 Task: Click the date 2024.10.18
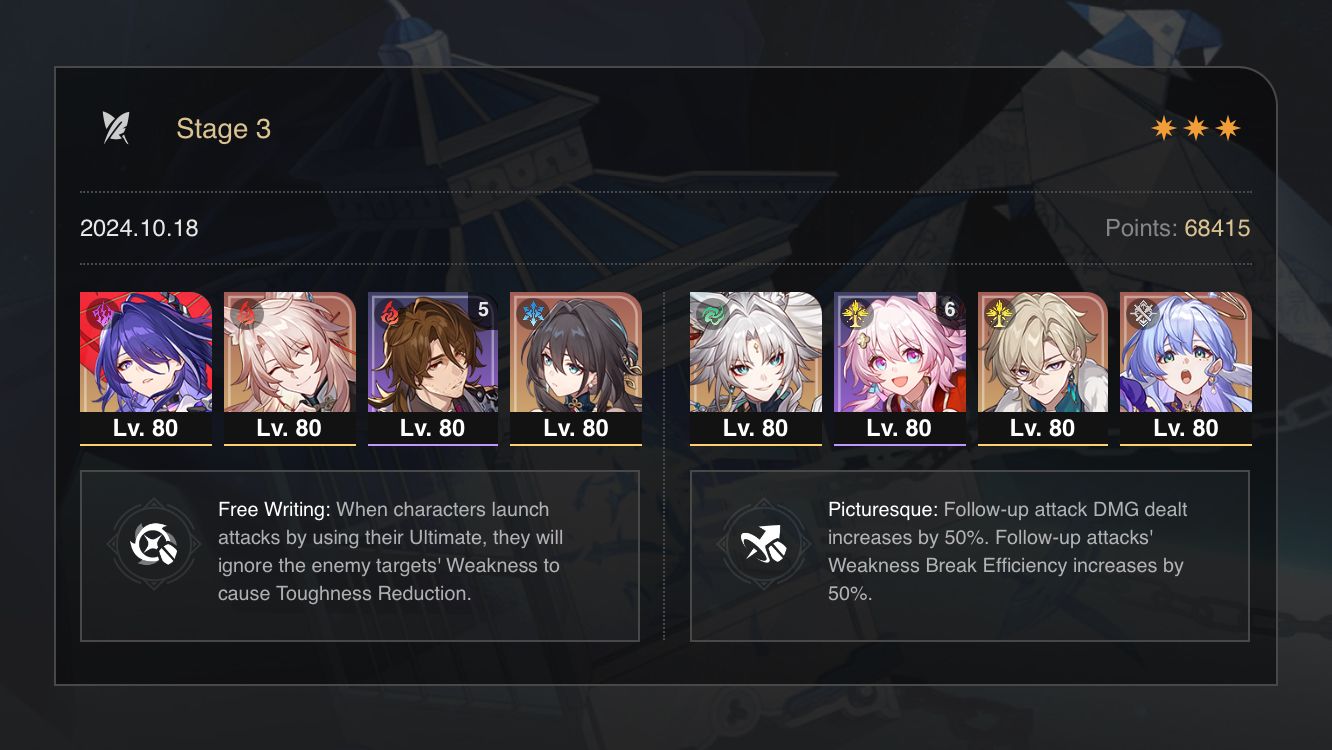coord(138,228)
